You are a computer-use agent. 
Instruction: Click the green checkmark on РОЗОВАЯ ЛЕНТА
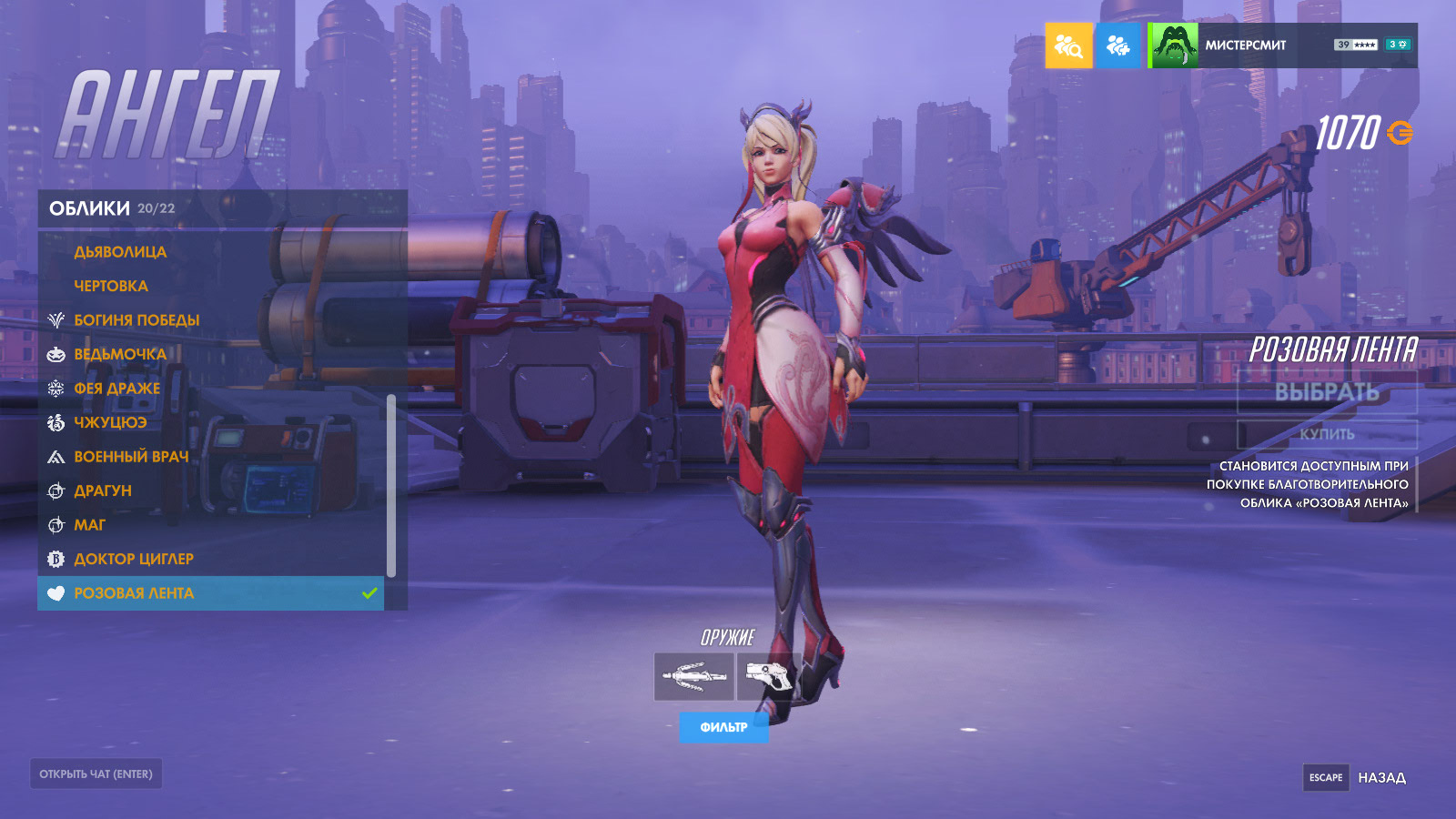click(369, 593)
